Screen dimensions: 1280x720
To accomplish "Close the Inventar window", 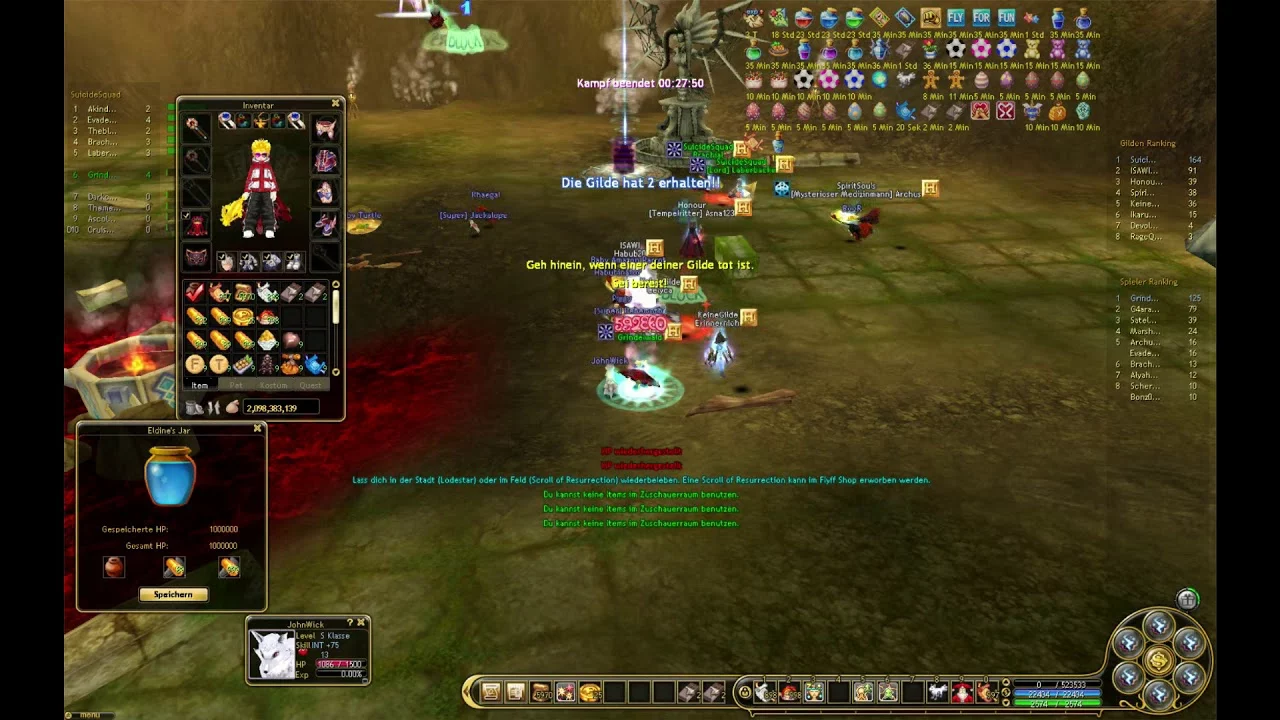I will click(336, 104).
